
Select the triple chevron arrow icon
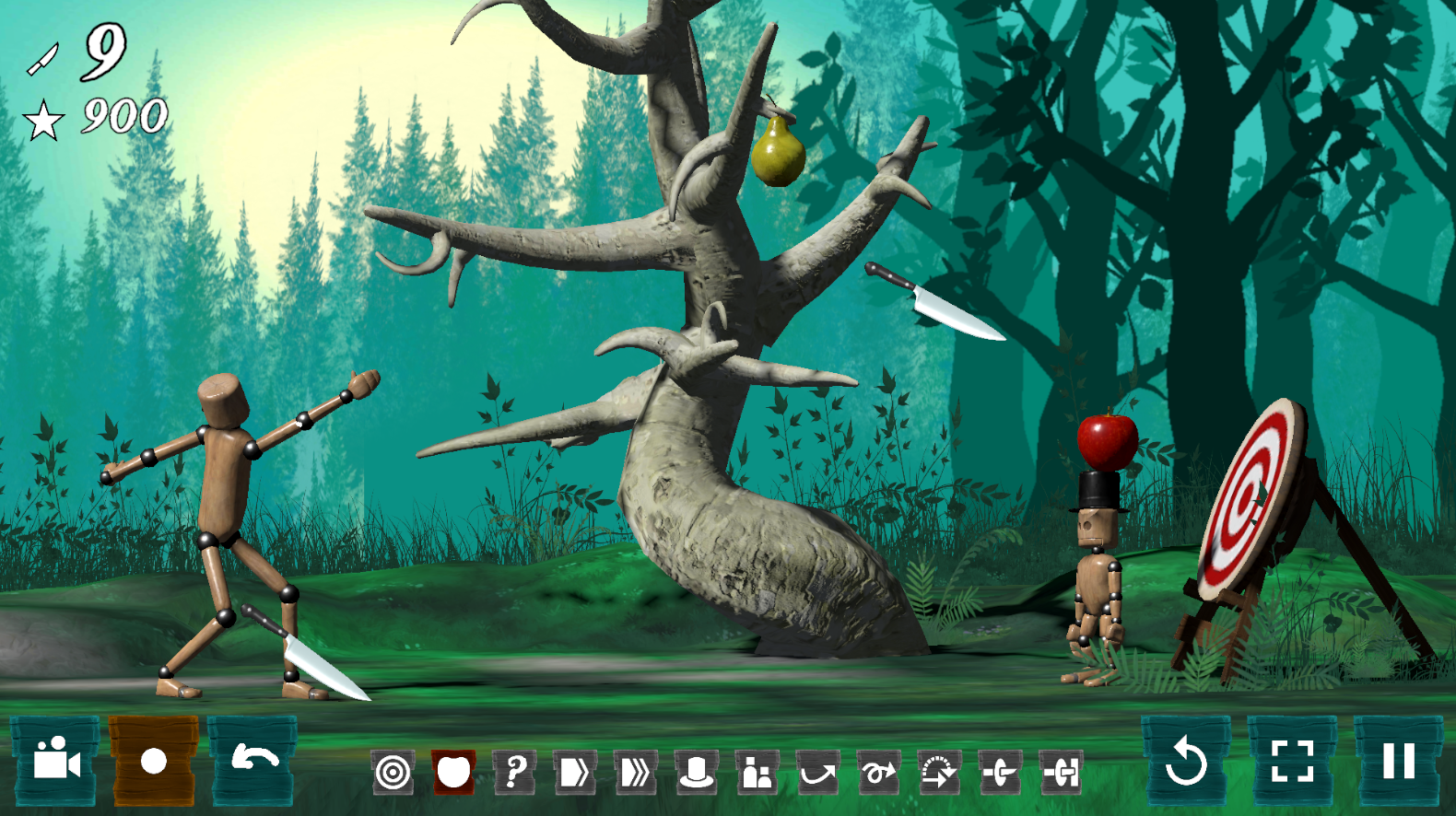click(x=636, y=772)
